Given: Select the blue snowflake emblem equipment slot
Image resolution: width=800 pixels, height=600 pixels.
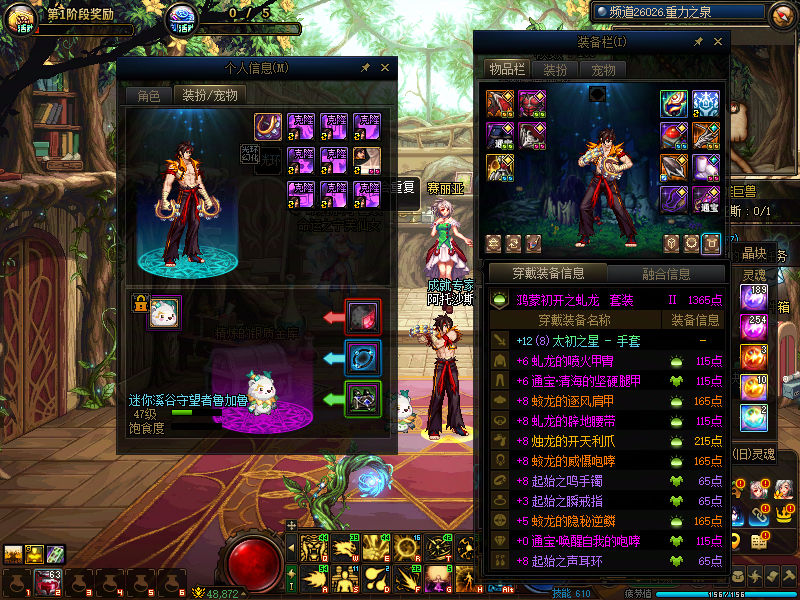Looking at the screenshot, I should pos(707,103).
